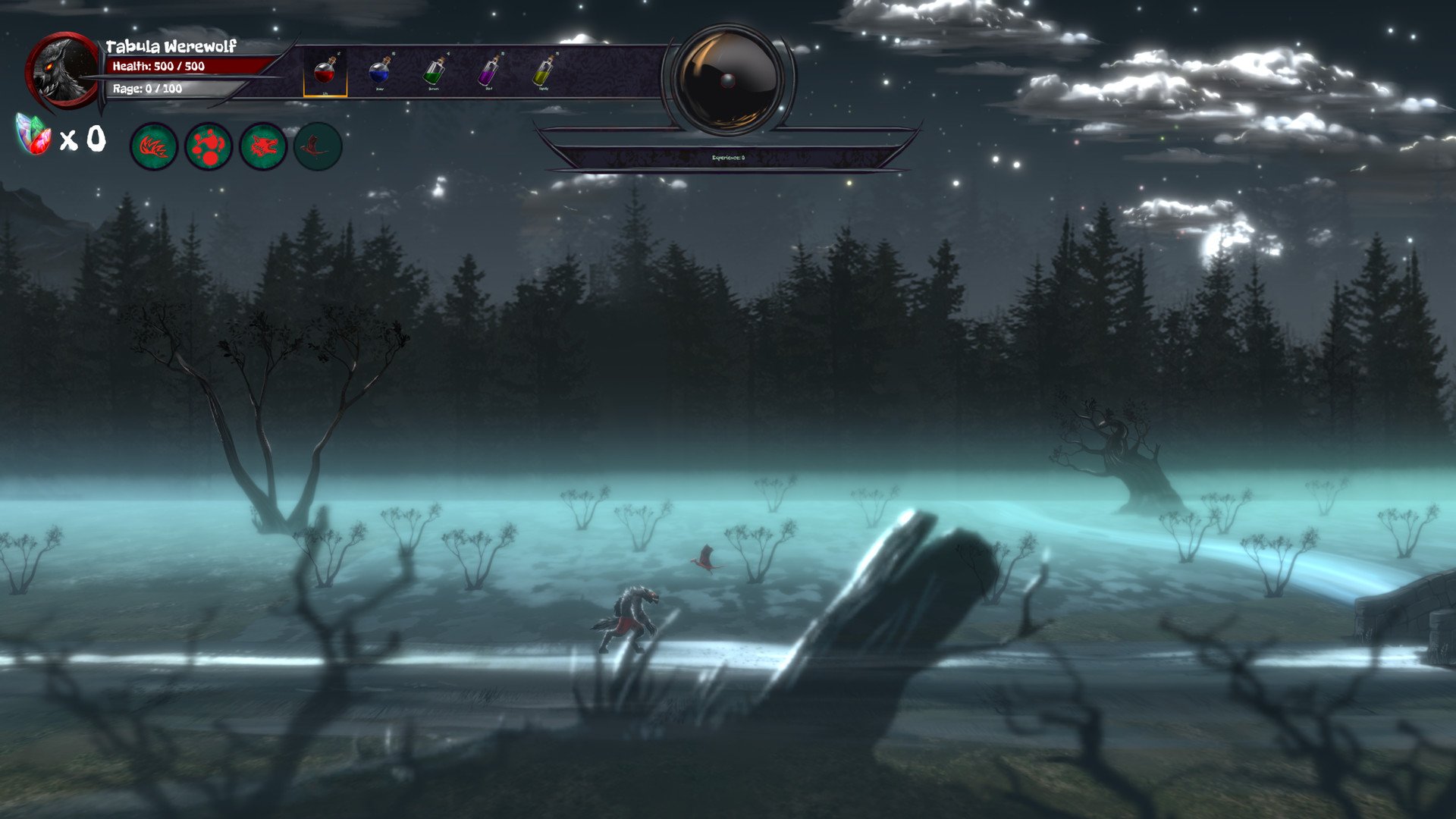1456x819 pixels.
Task: Click the Experience: 0 progress bar
Action: click(x=728, y=160)
